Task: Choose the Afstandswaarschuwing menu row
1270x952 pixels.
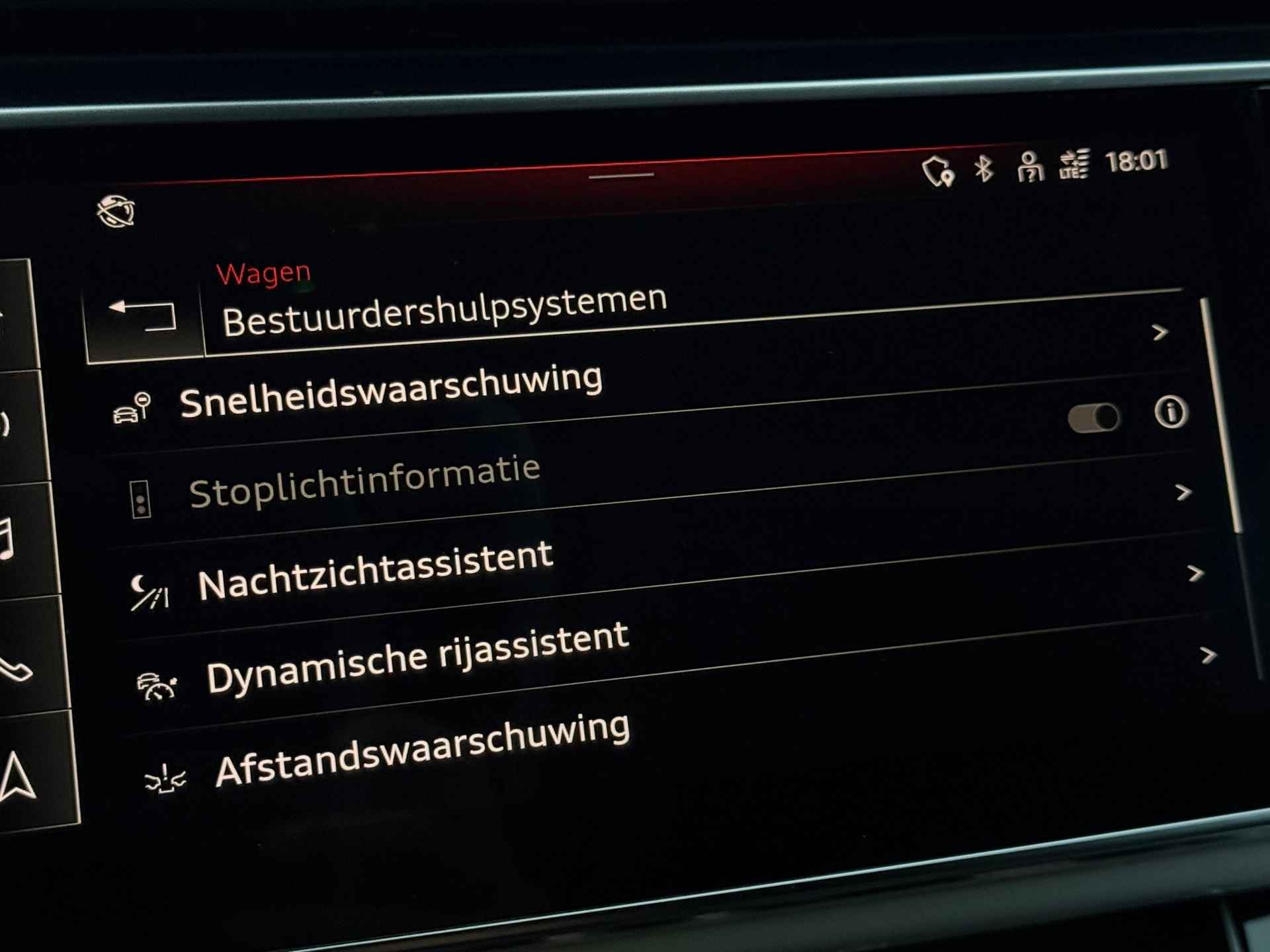Action: tap(422, 752)
